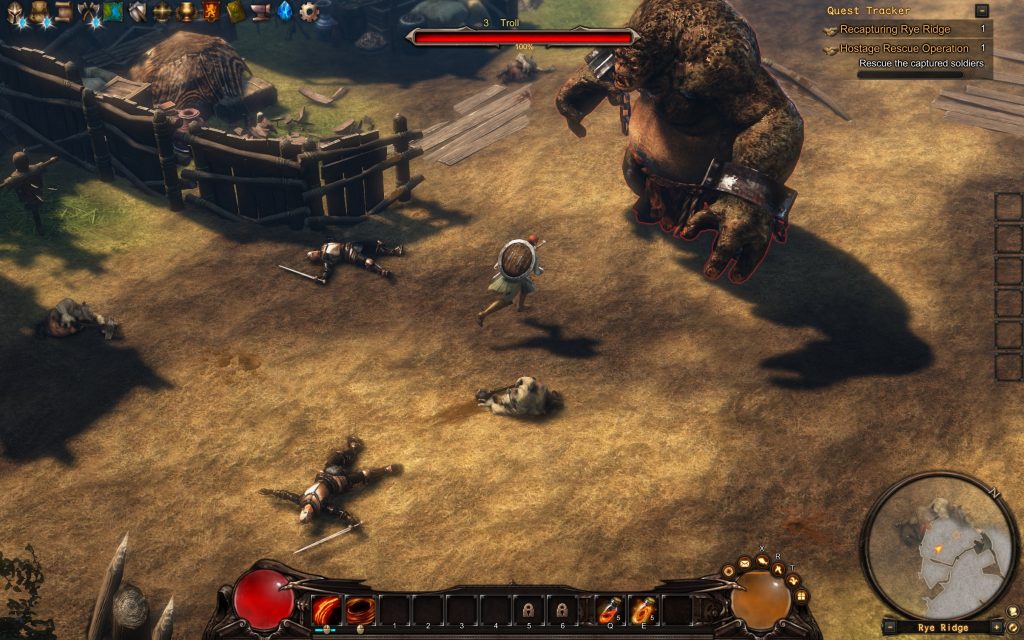Use the orange potion in slot E
Screen dimensions: 1024x640
pos(642,609)
